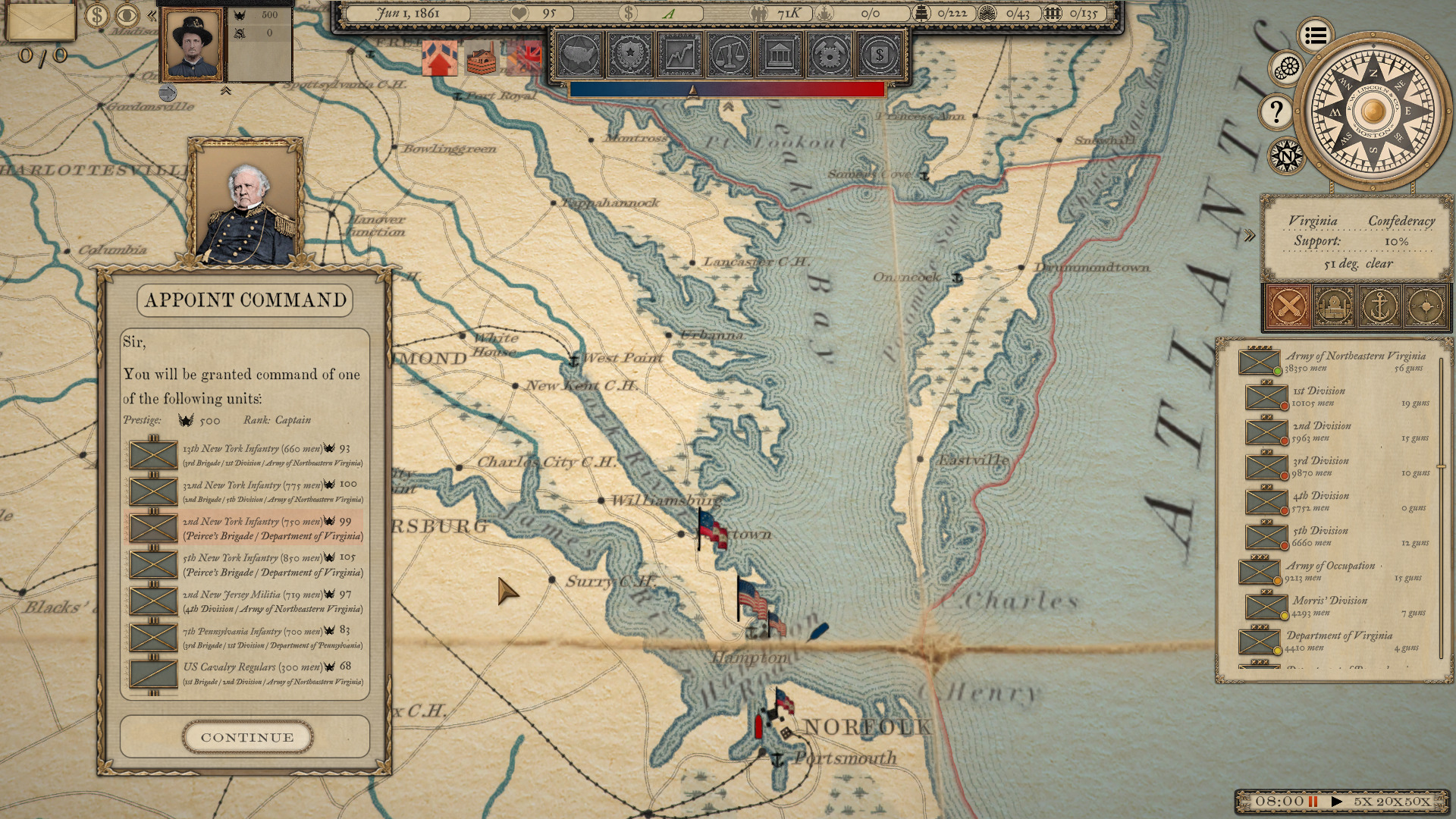The width and height of the screenshot is (1456, 819).
Task: Click the blue-red support gradient bar marker
Action: click(x=692, y=89)
